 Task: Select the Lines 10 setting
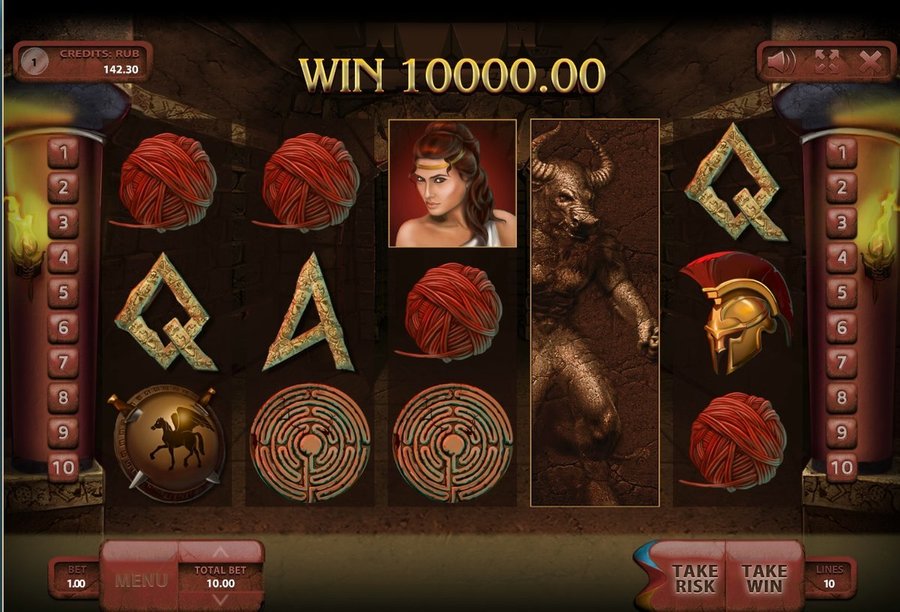tap(828, 577)
